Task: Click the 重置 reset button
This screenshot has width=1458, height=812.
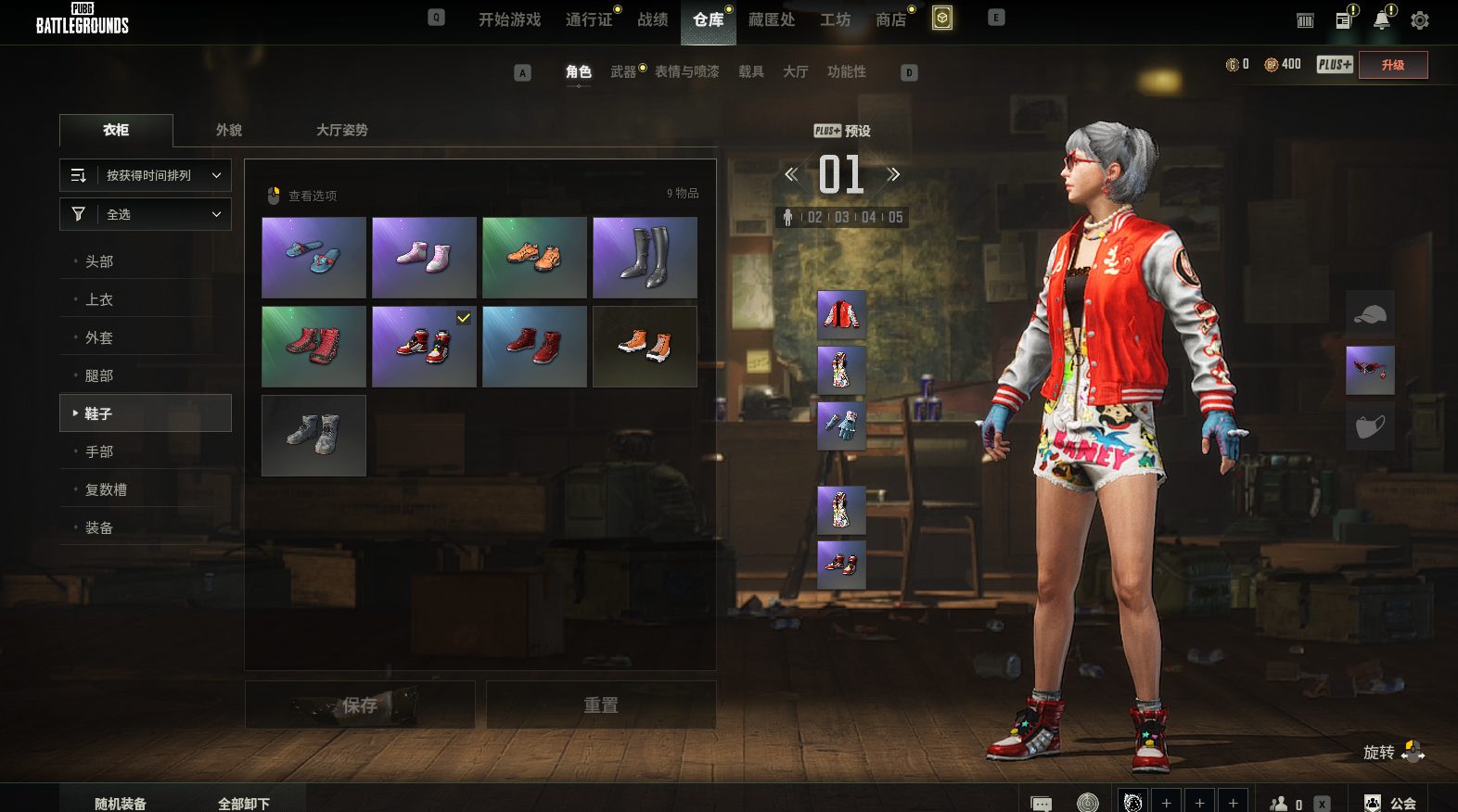Action: tap(601, 705)
